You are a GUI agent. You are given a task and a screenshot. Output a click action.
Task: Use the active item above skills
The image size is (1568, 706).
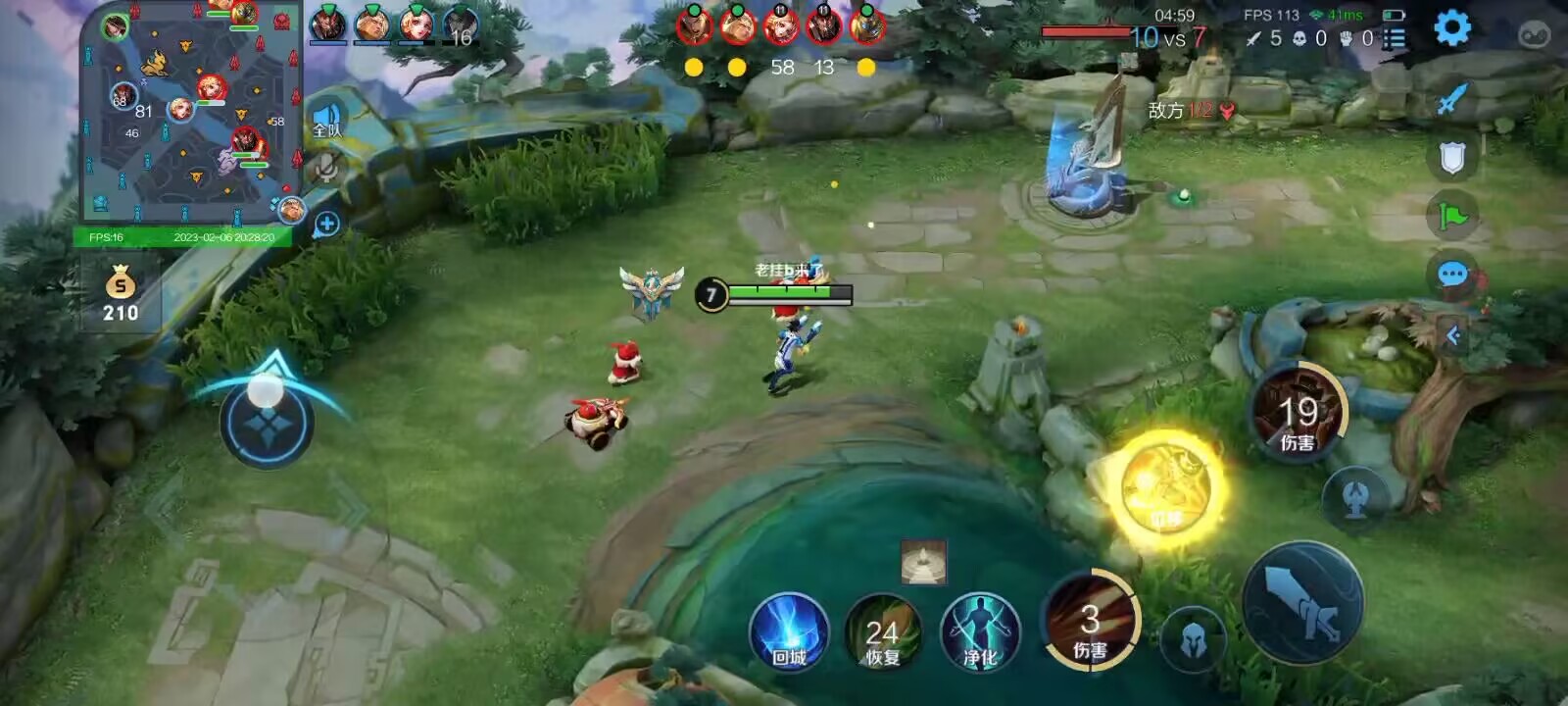[x=923, y=562]
